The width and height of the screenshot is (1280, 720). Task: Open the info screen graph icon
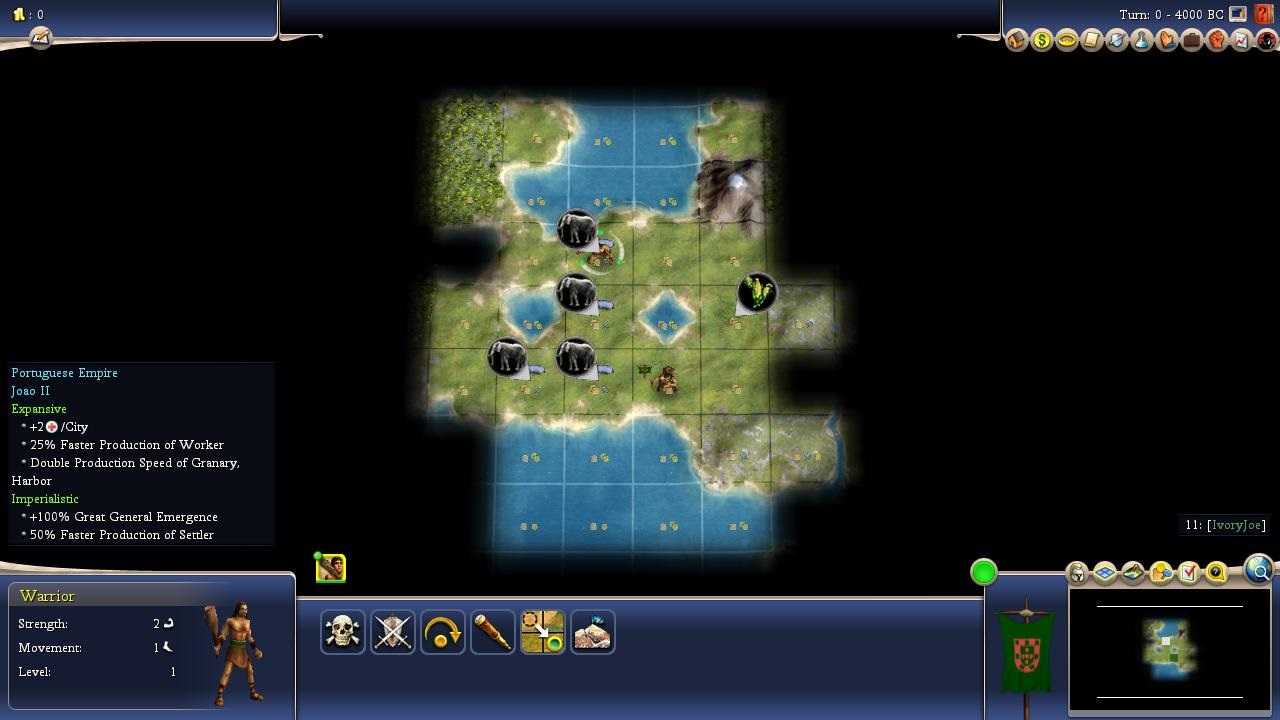pos(1241,41)
